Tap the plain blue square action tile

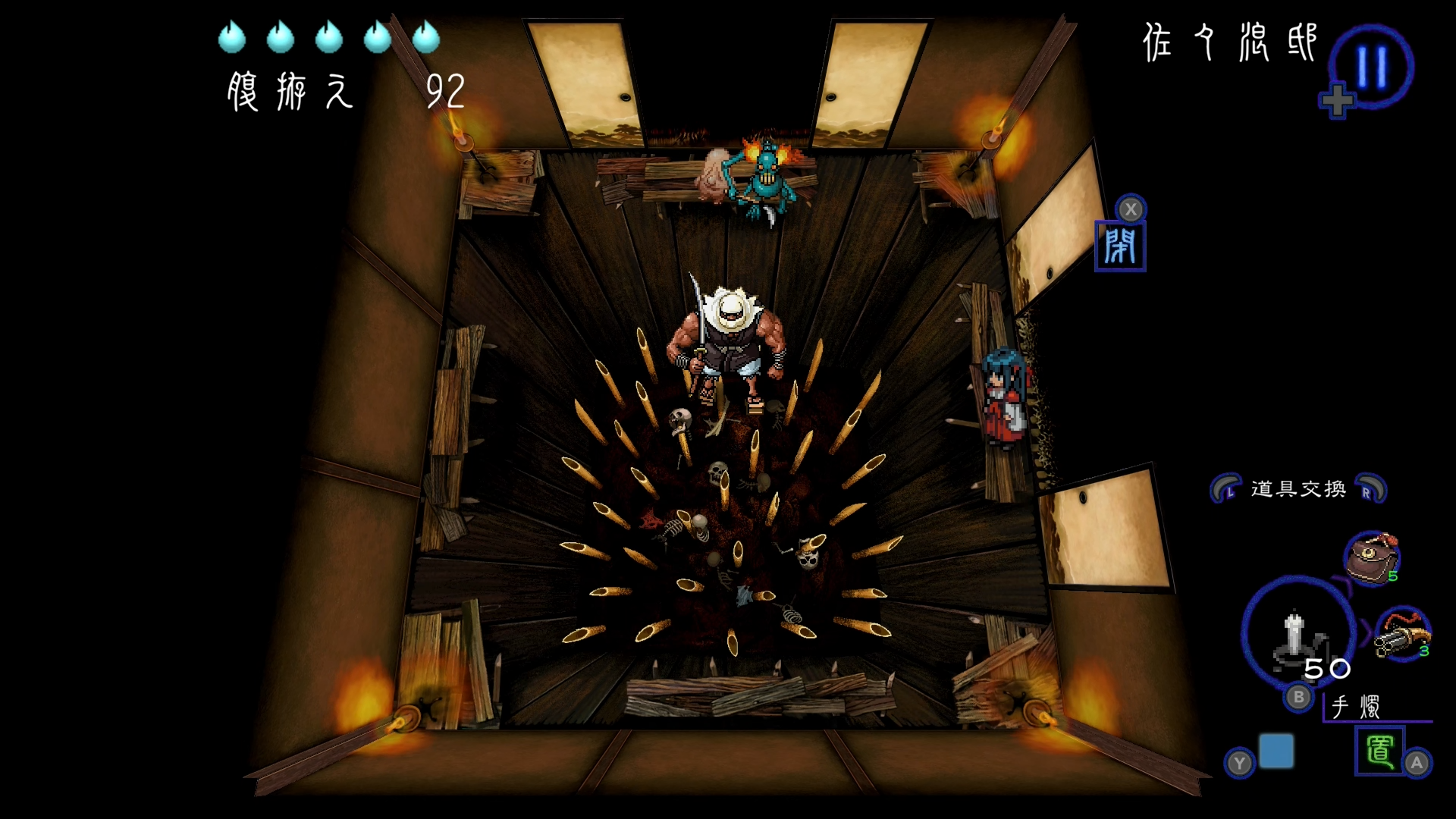[1276, 751]
